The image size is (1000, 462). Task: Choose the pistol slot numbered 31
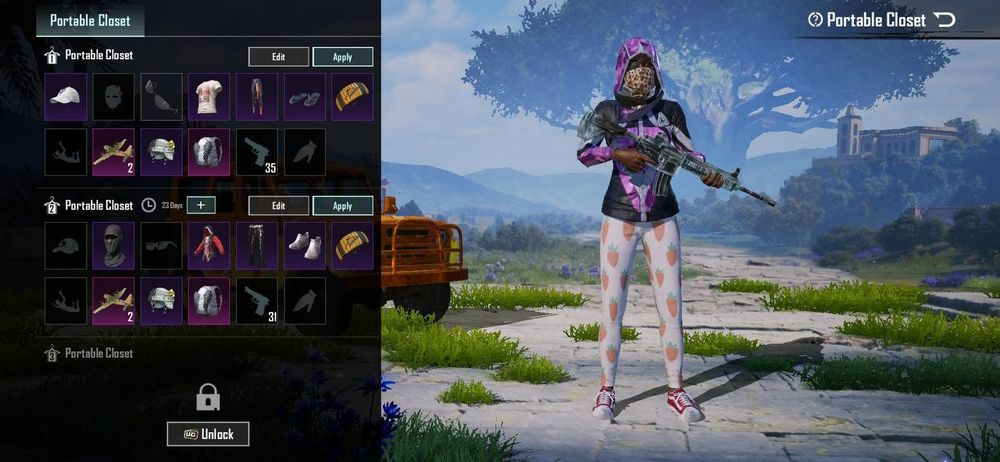[x=257, y=300]
